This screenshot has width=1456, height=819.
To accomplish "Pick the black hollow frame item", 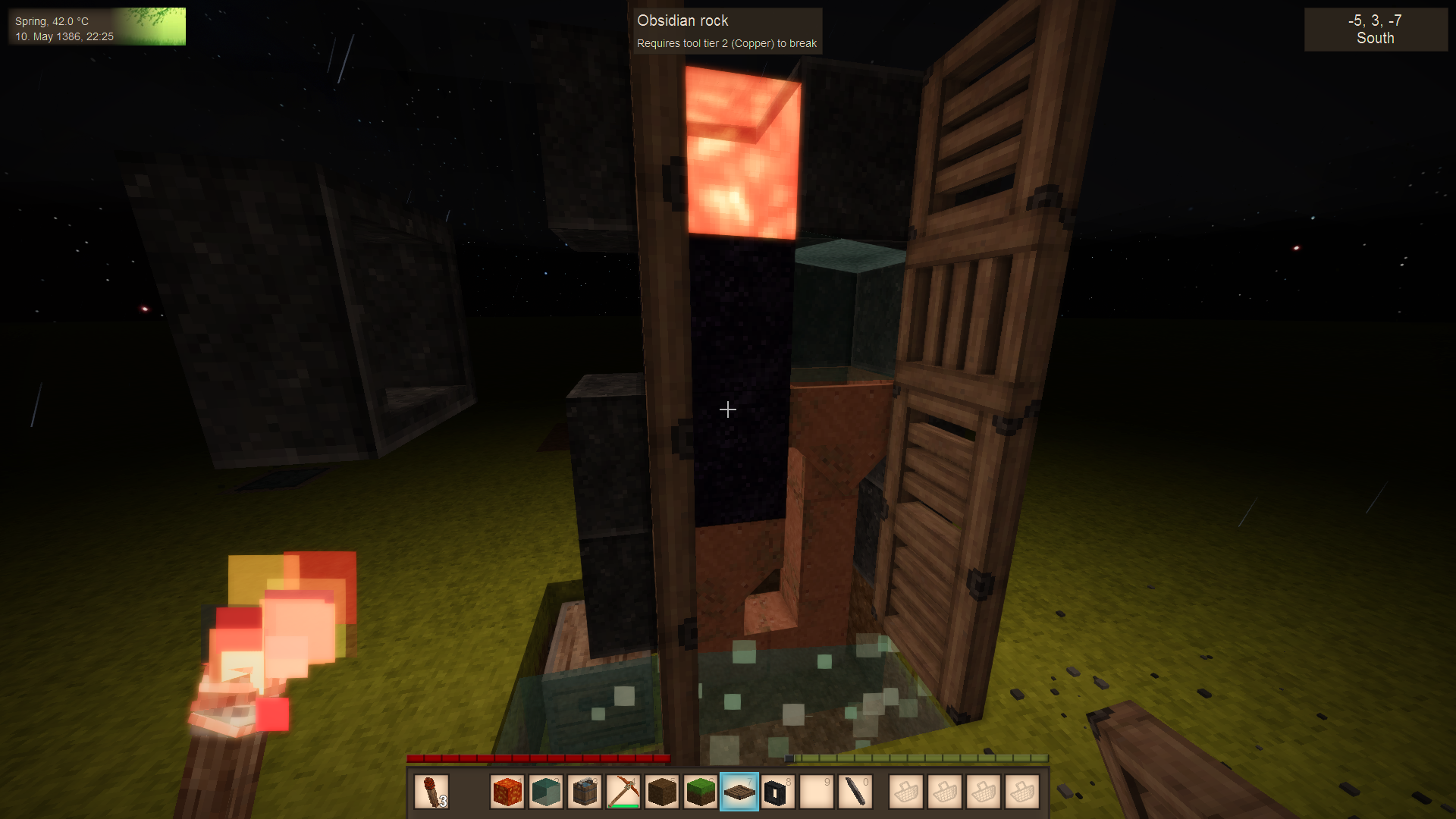I will pos(777,792).
